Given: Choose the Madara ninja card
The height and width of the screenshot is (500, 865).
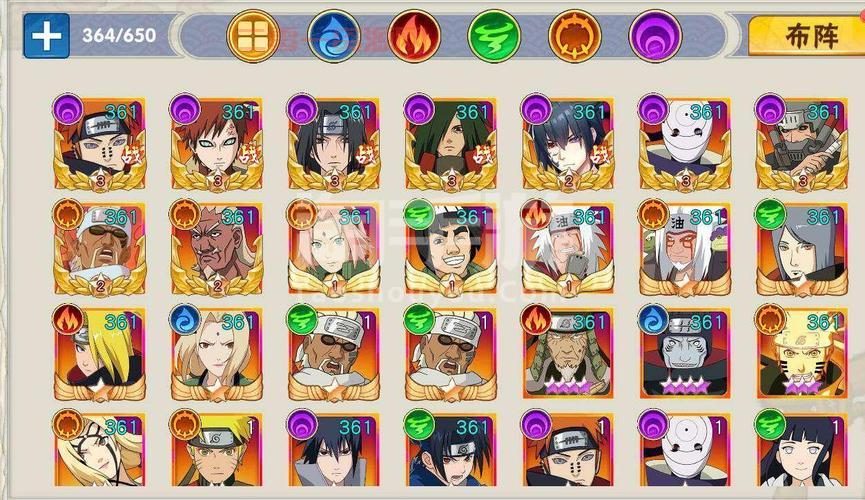Looking at the screenshot, I should click(447, 143).
